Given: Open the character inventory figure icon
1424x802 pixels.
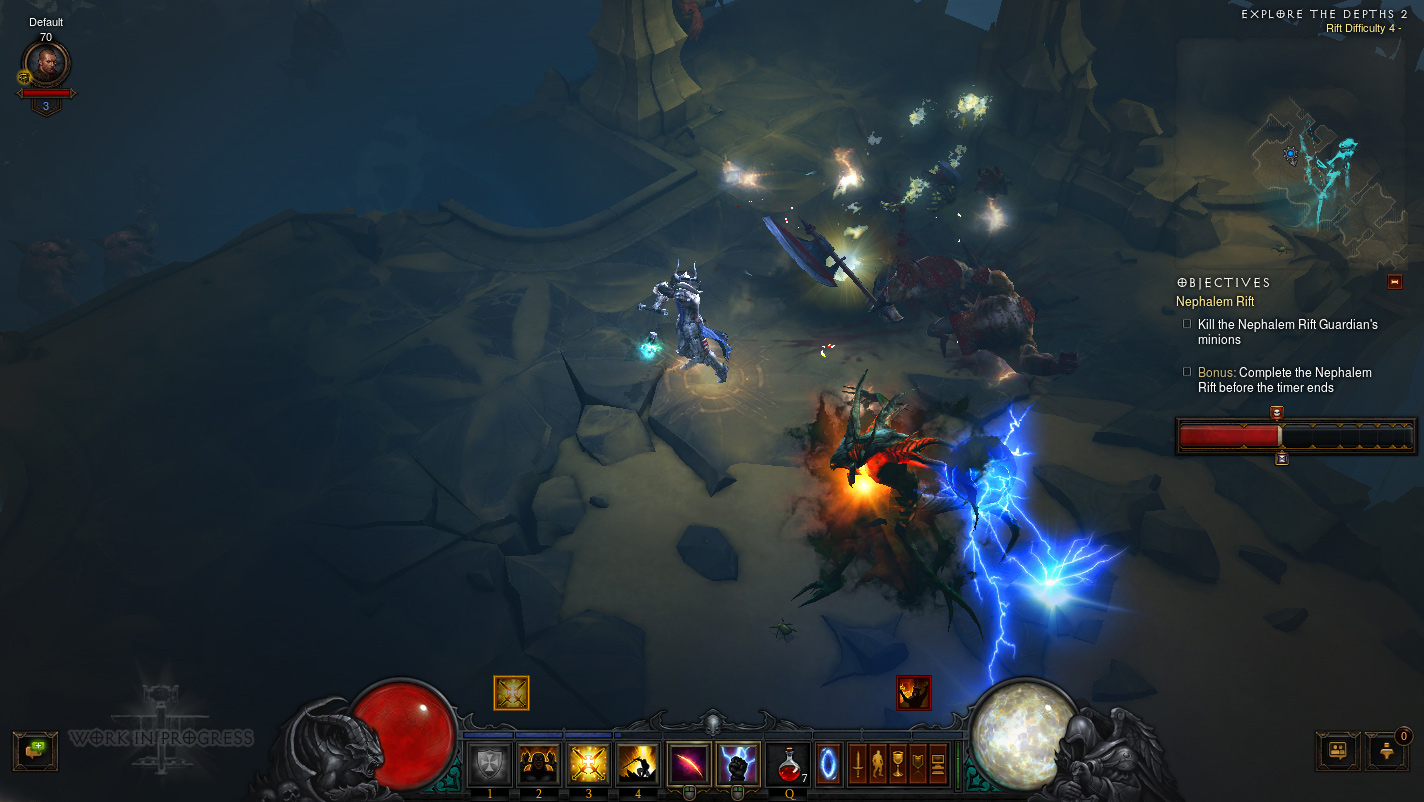Looking at the screenshot, I should point(878,765).
